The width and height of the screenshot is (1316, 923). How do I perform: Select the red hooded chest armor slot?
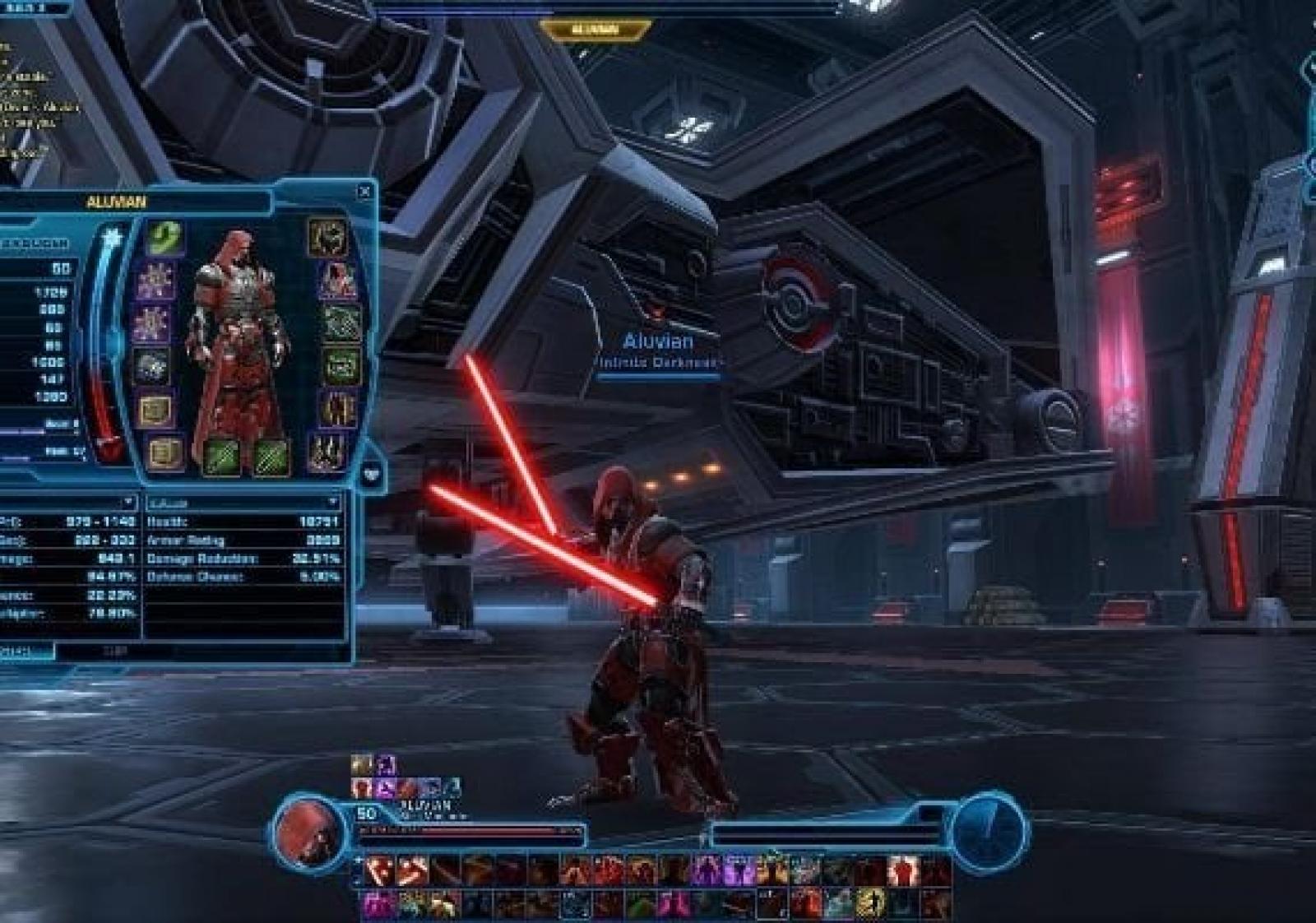pyautogui.click(x=336, y=281)
